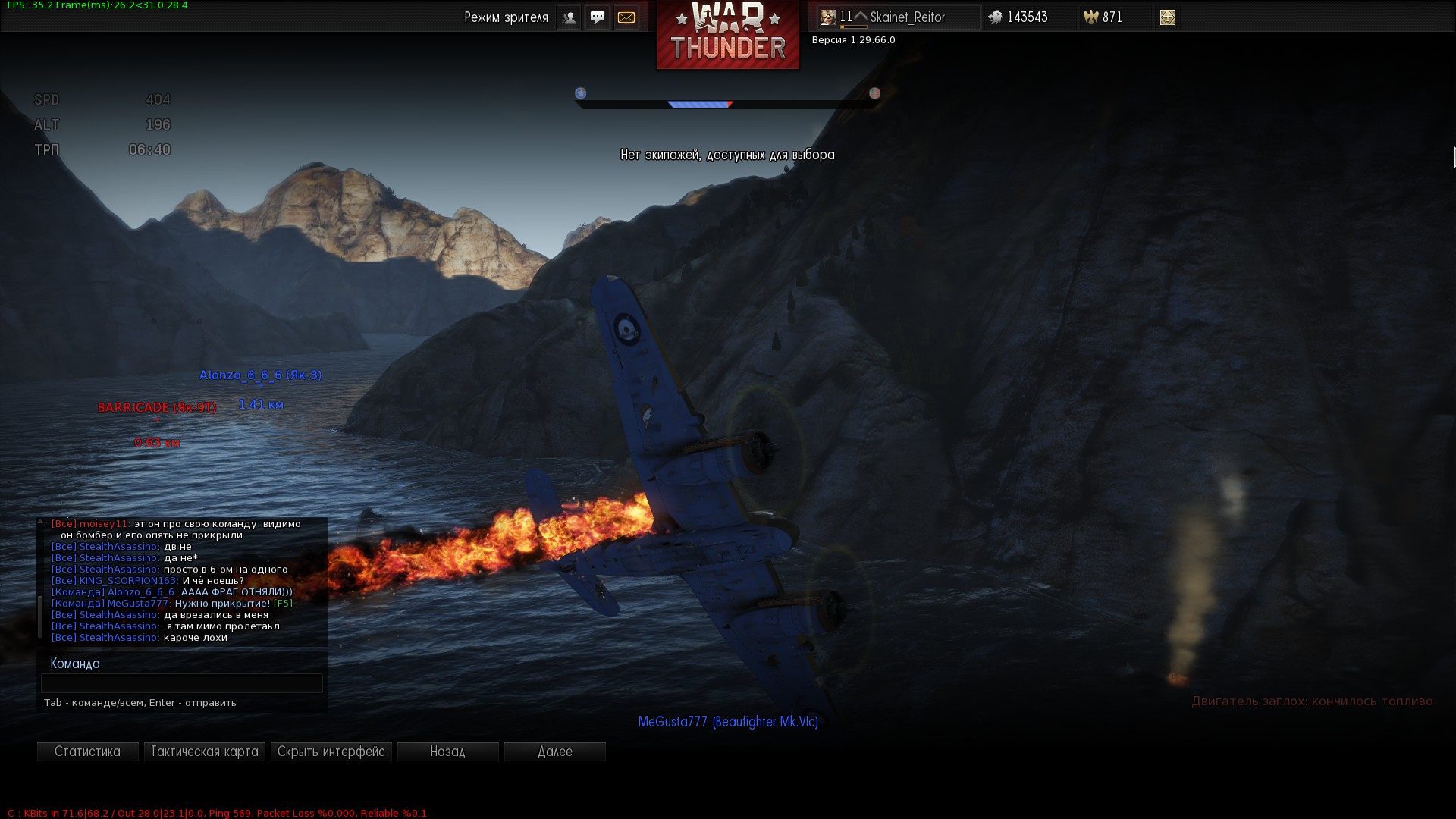The height and width of the screenshot is (819, 1456).
Task: Switch to next player with Далее
Action: (554, 752)
